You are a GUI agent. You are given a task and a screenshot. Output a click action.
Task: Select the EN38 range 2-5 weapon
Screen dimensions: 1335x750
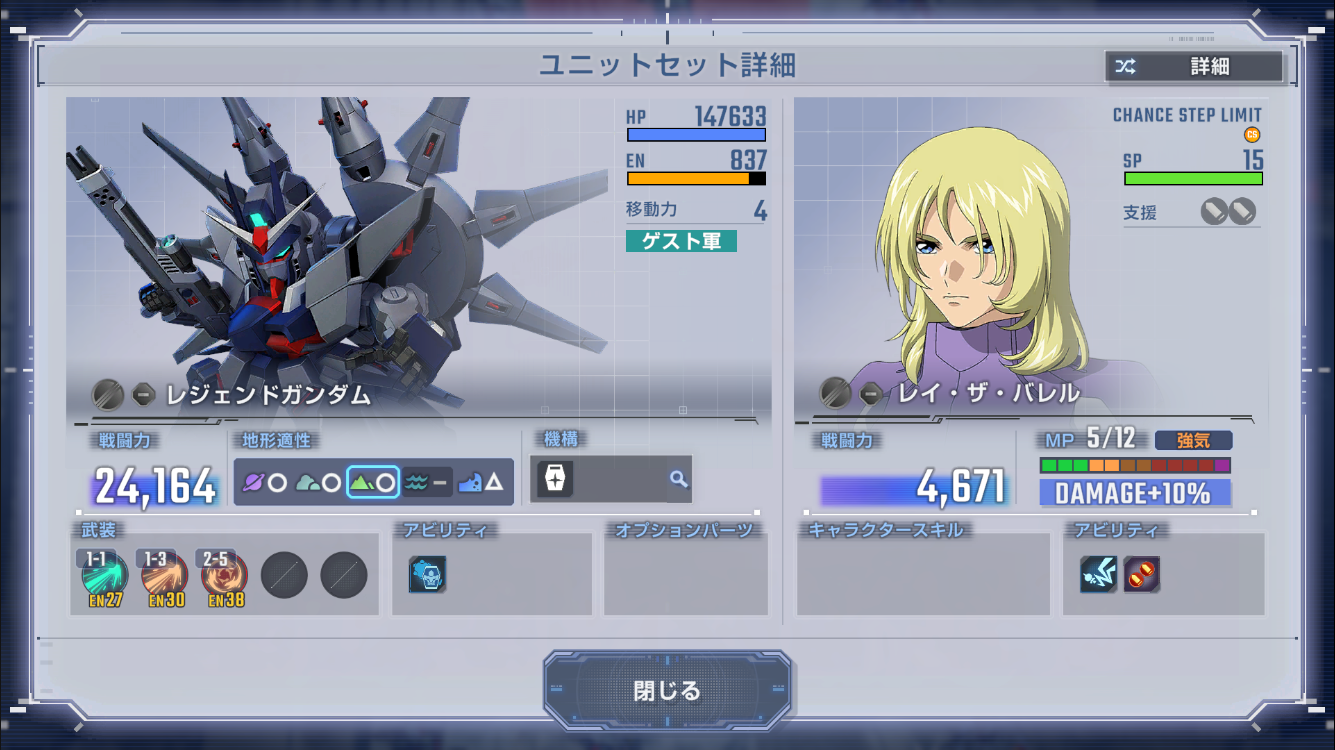coord(223,576)
